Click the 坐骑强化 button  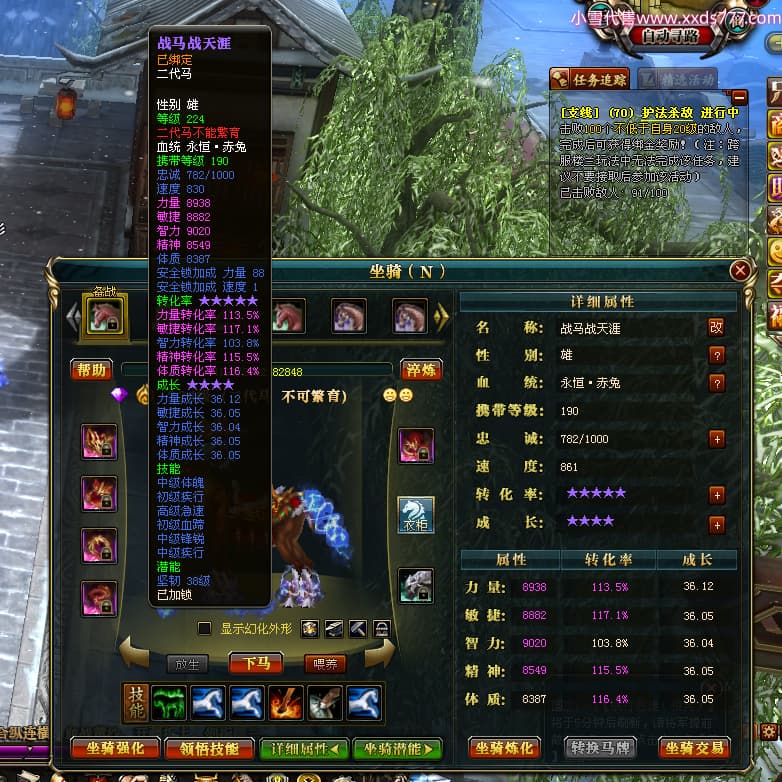pos(115,748)
